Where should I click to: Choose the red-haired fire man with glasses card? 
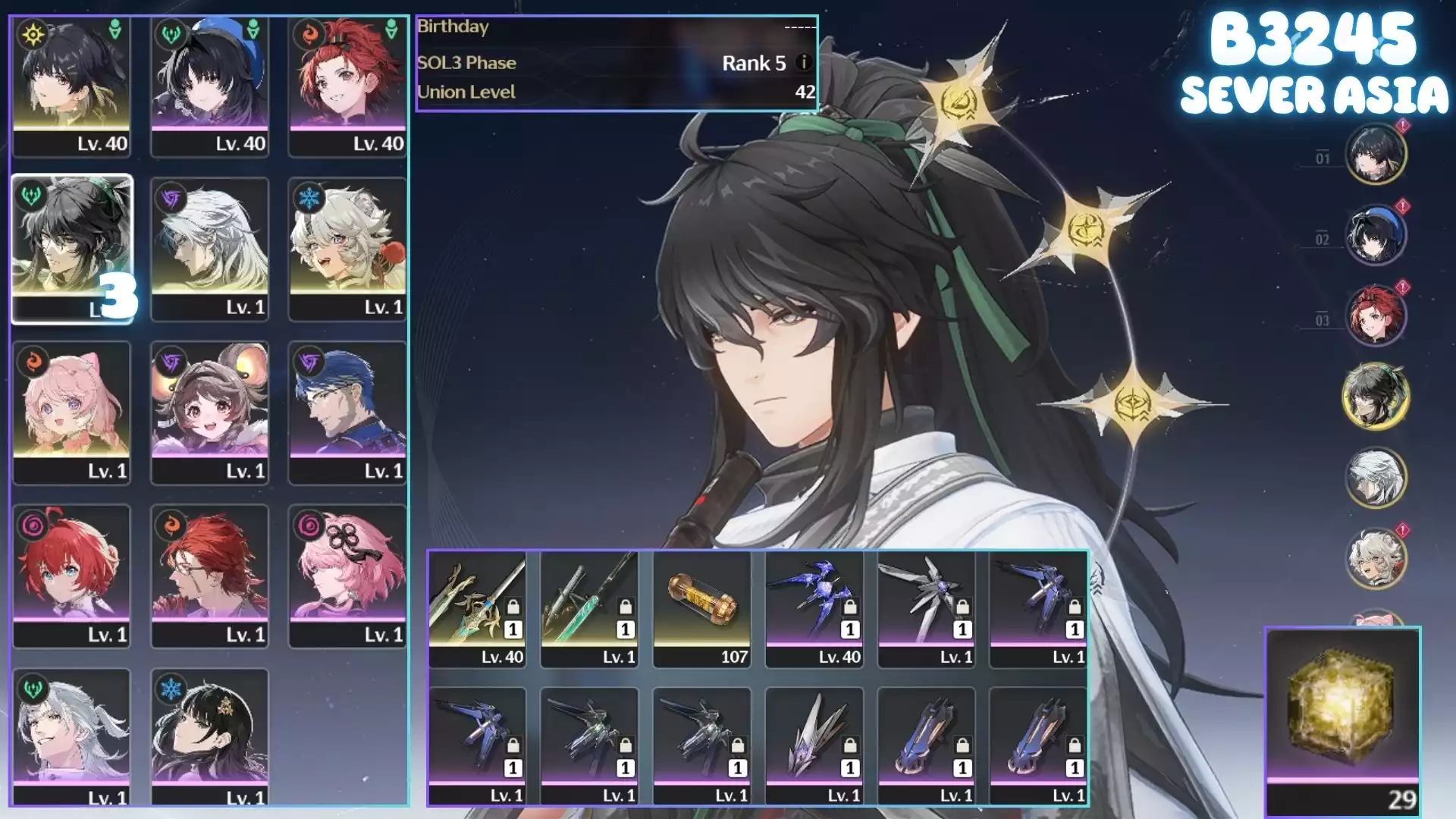click(209, 576)
